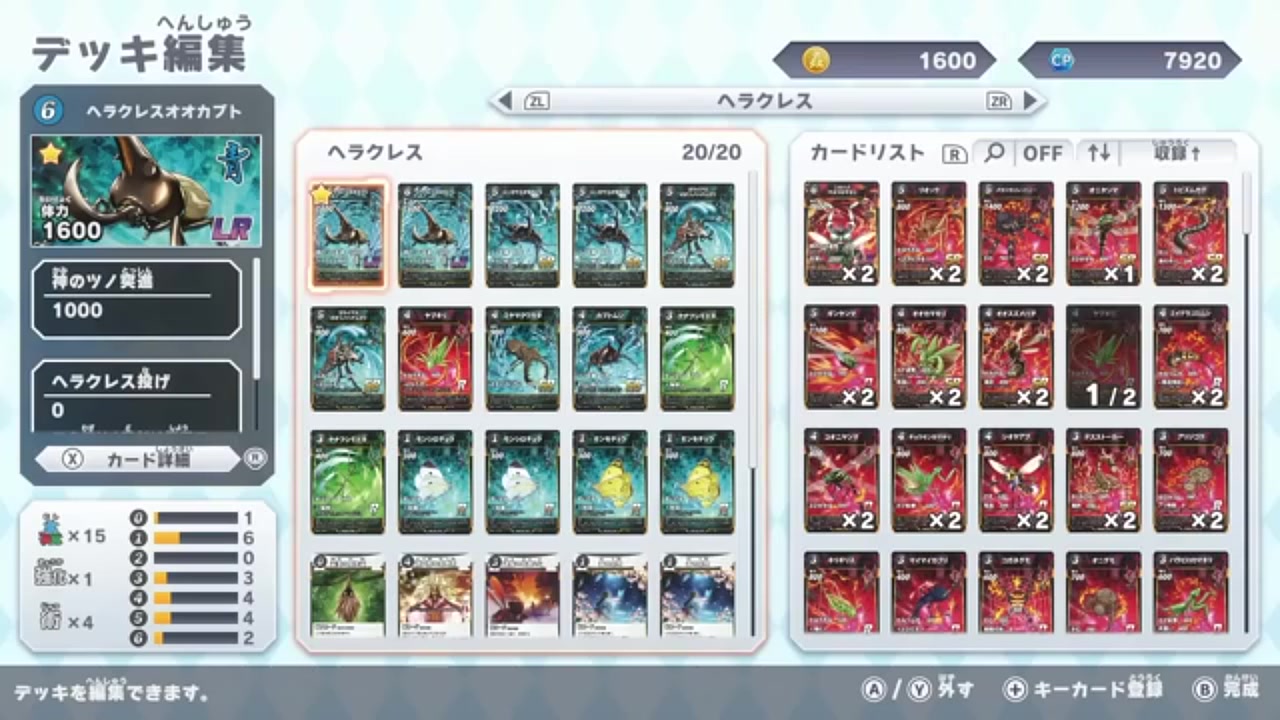Select the highlighted Hercules beetle card thumbnail

point(347,233)
